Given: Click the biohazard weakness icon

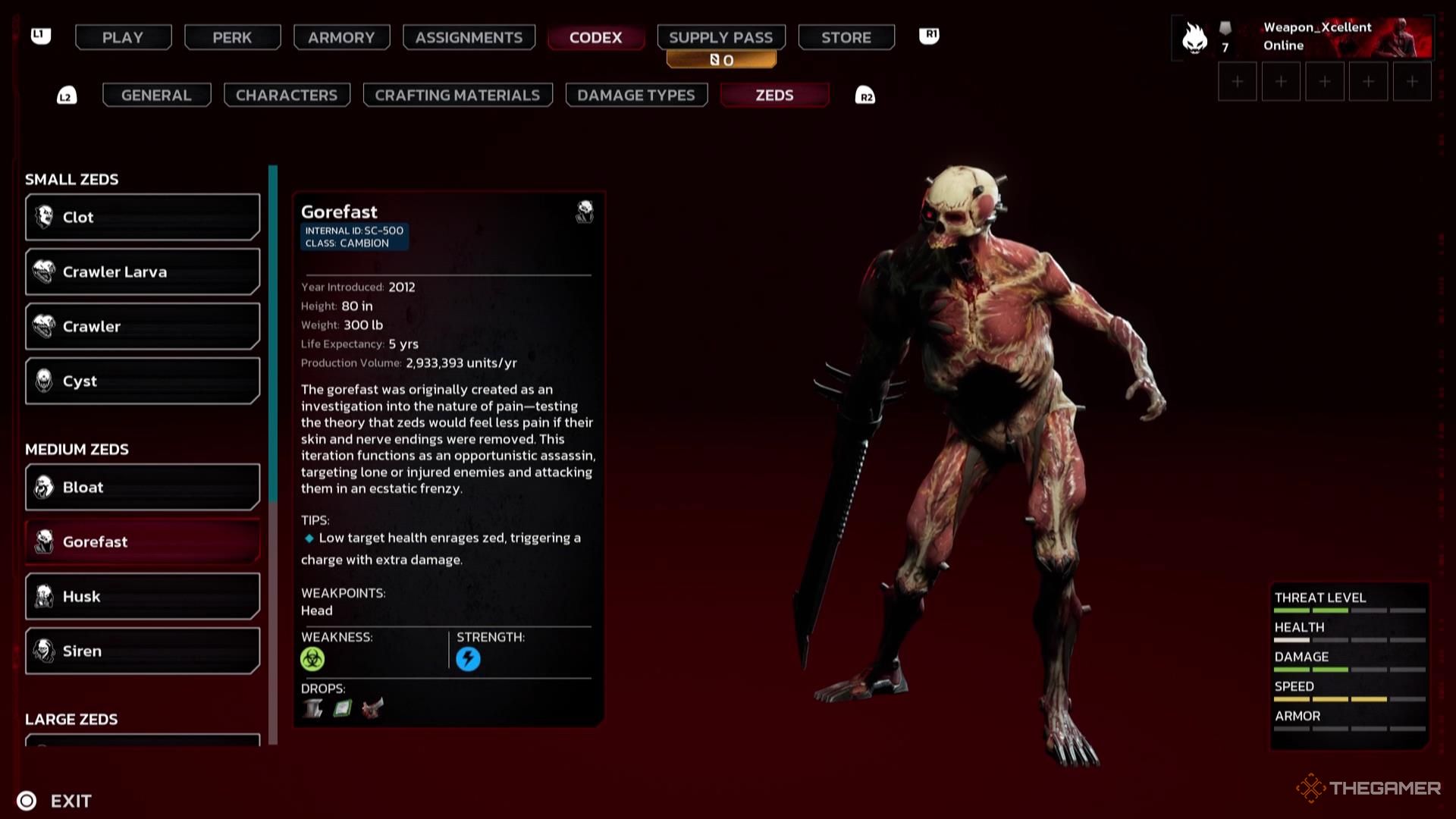Looking at the screenshot, I should pos(312,659).
